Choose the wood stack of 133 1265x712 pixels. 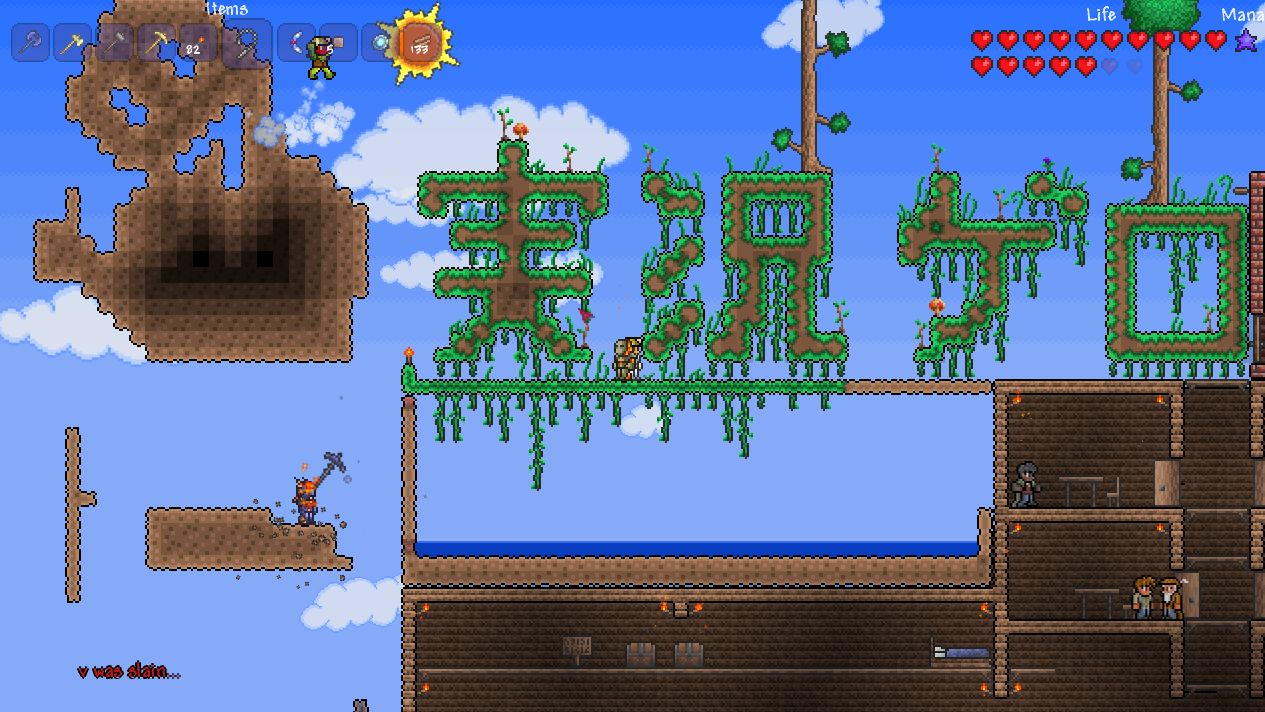pyautogui.click(x=420, y=43)
